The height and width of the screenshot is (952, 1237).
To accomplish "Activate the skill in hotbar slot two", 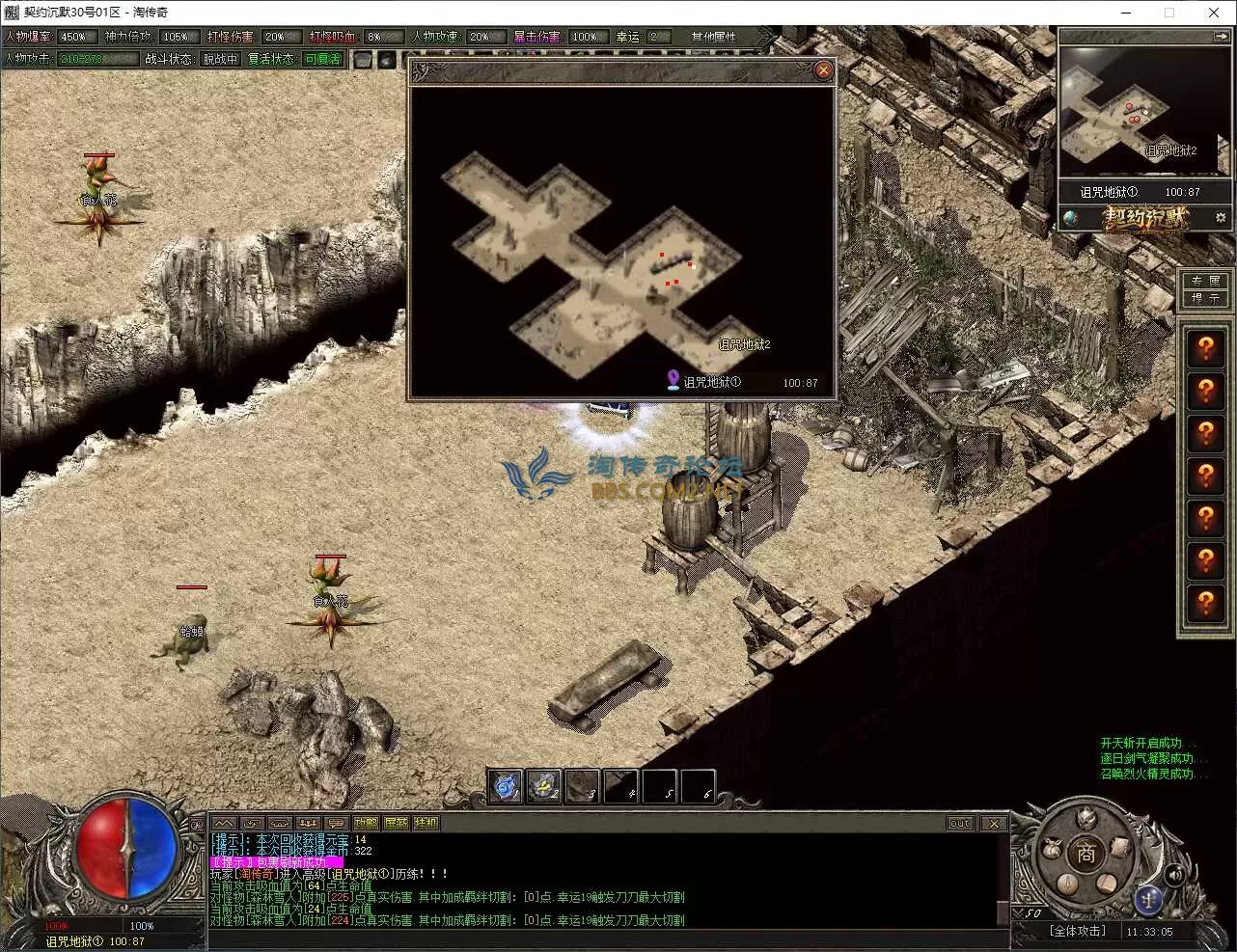I will click(x=543, y=786).
